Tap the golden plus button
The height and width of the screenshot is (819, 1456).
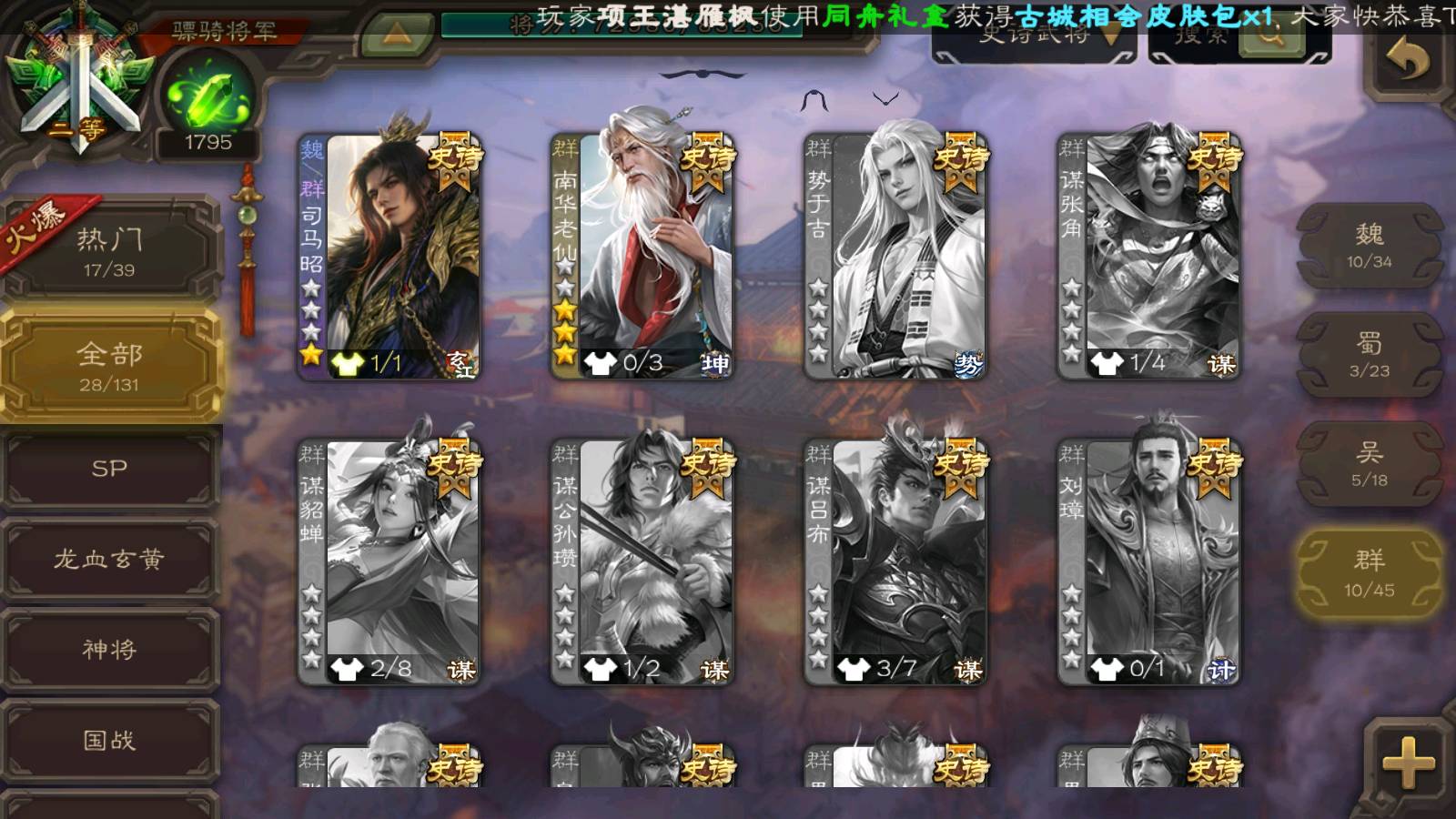[1407, 763]
